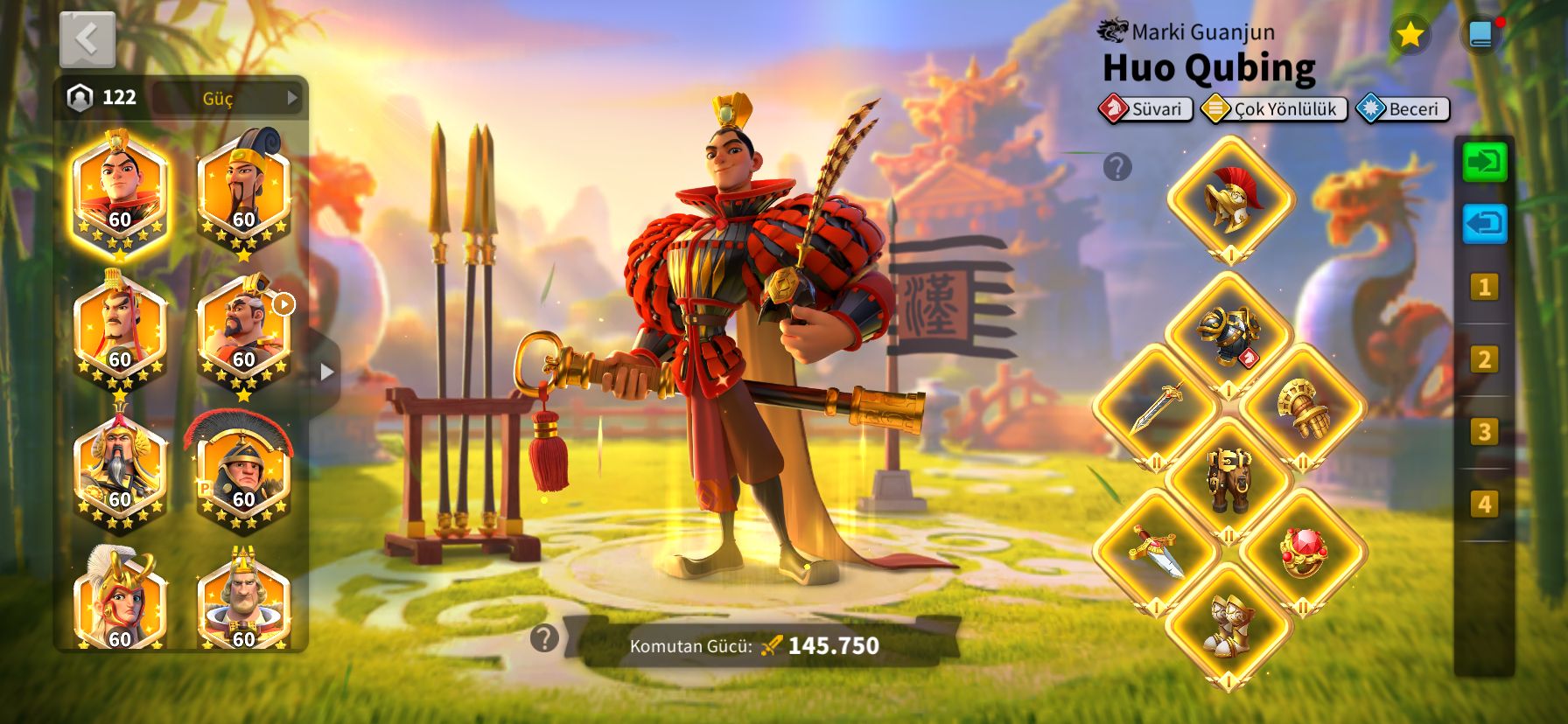
Task: Go back with the arrow button
Action: pyautogui.click(x=87, y=39)
